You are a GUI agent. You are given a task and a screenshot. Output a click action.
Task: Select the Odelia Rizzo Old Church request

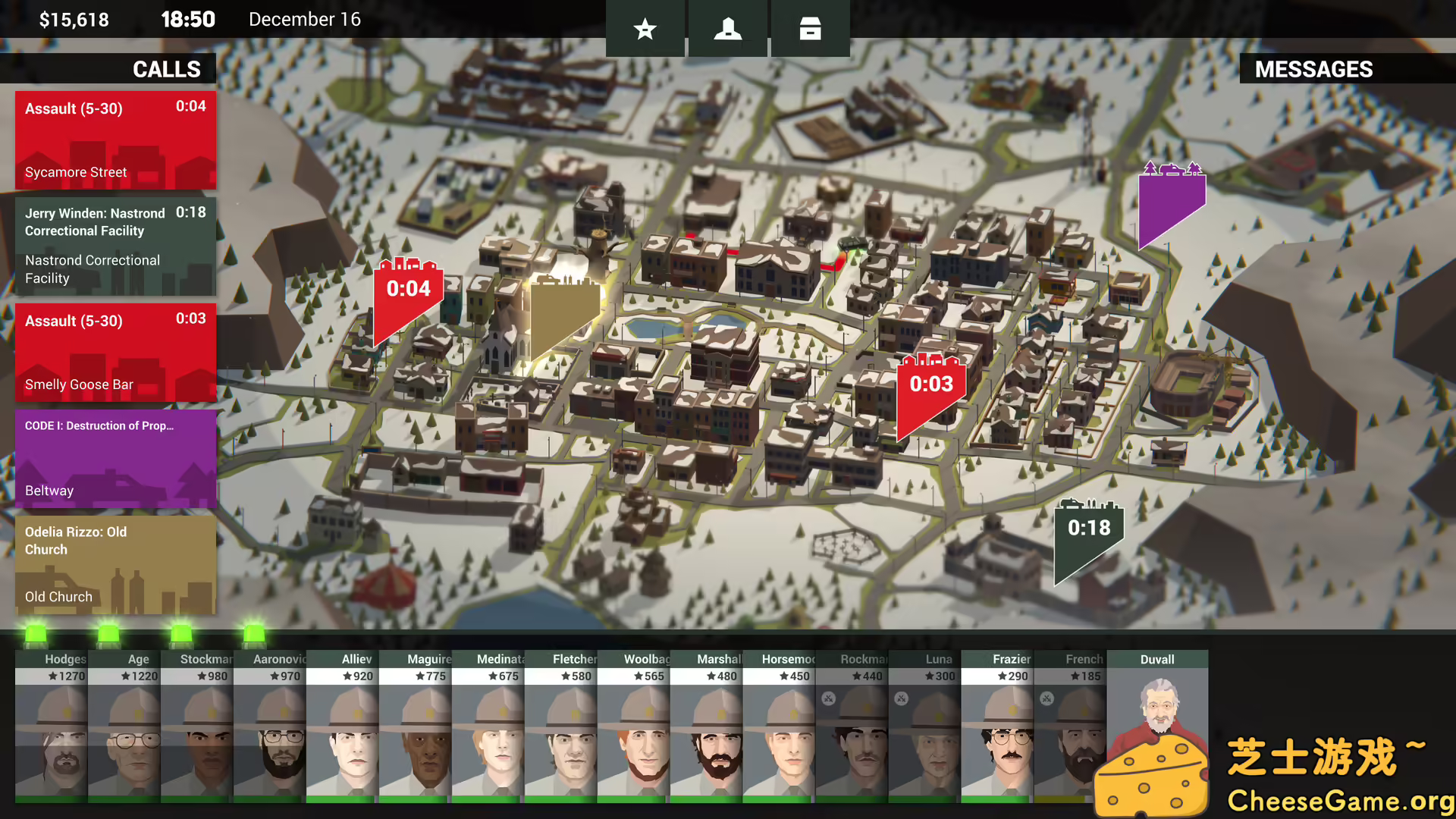point(115,565)
